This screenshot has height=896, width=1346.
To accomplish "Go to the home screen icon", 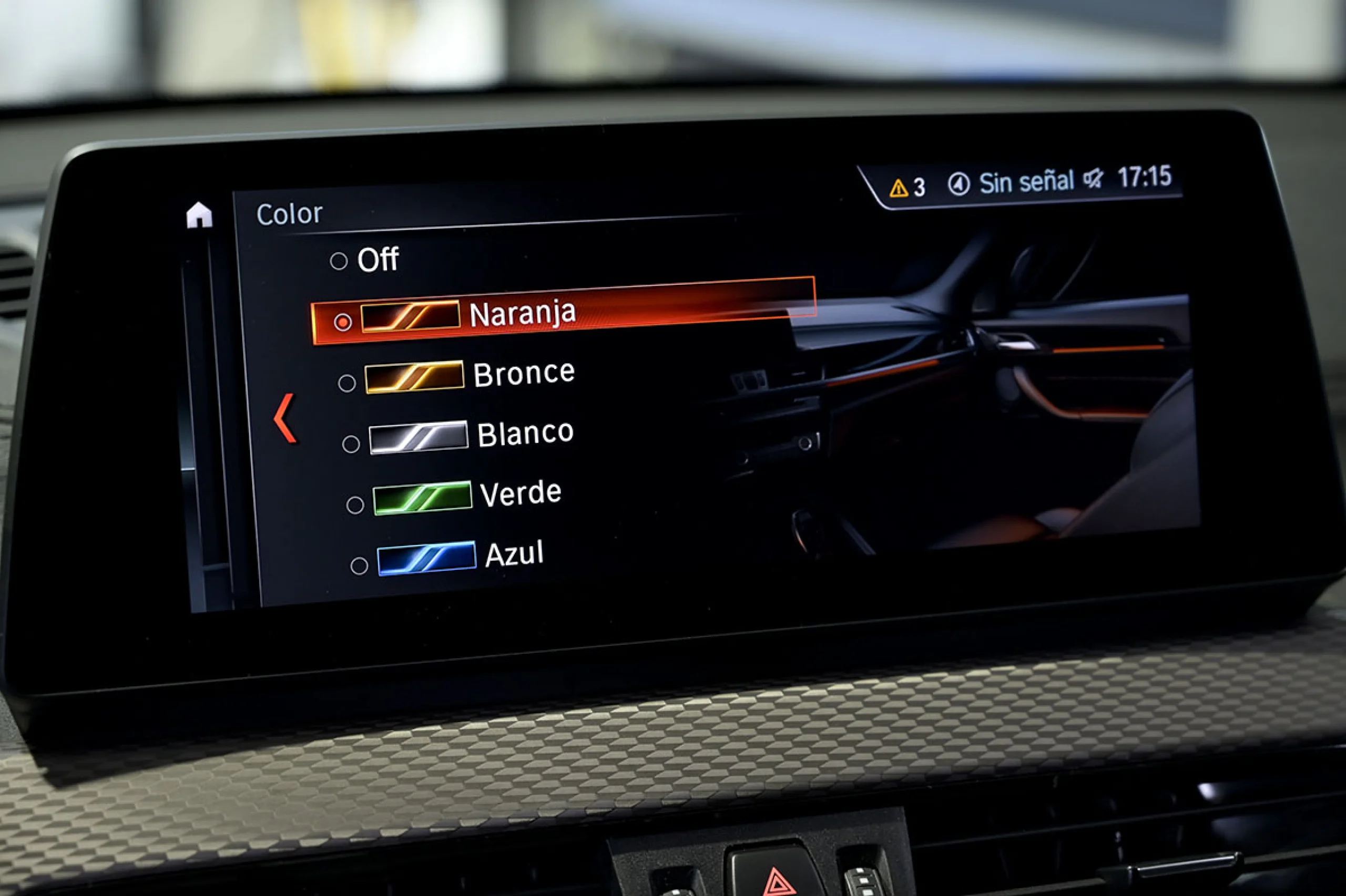I will point(199,215).
